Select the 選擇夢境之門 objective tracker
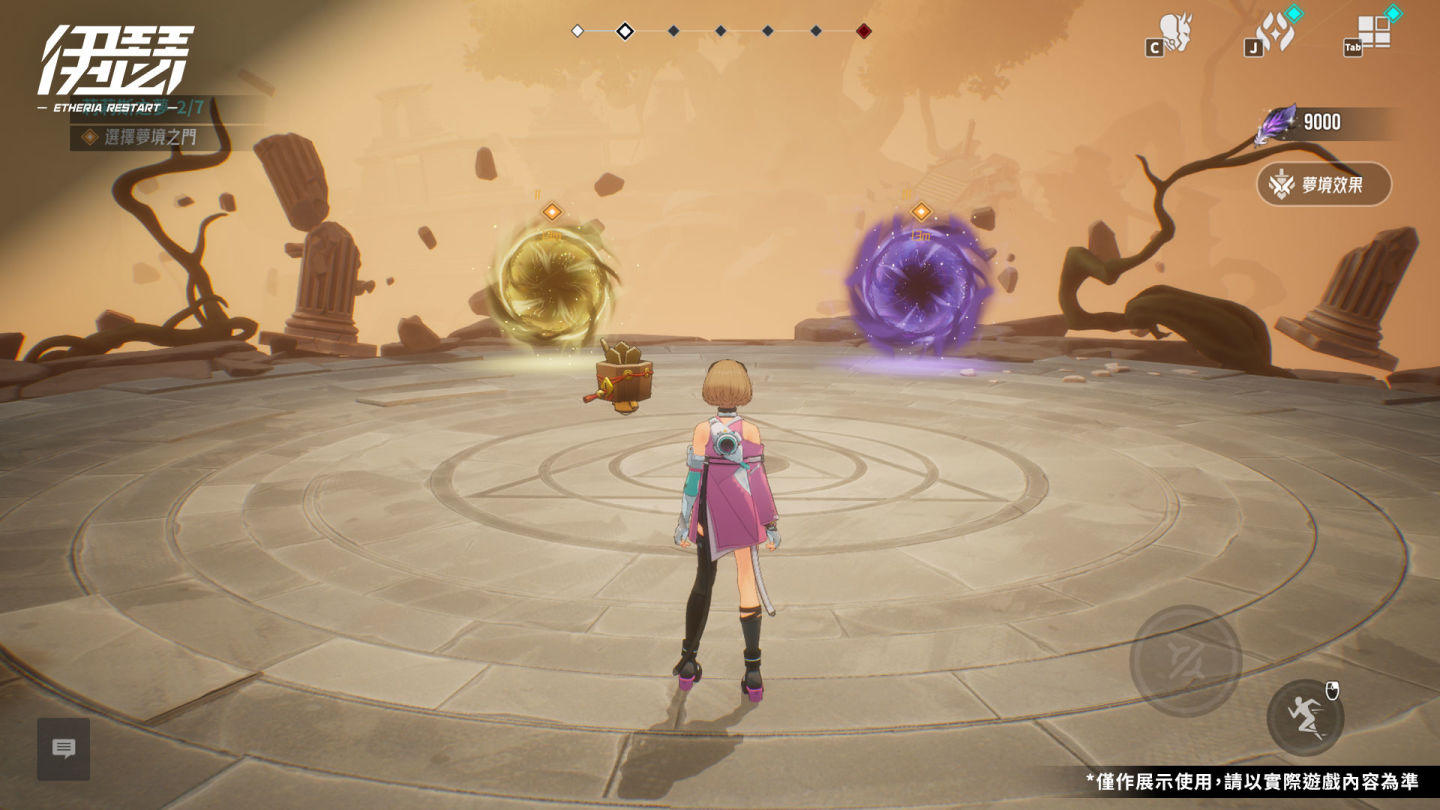The width and height of the screenshot is (1440, 810). (x=150, y=137)
